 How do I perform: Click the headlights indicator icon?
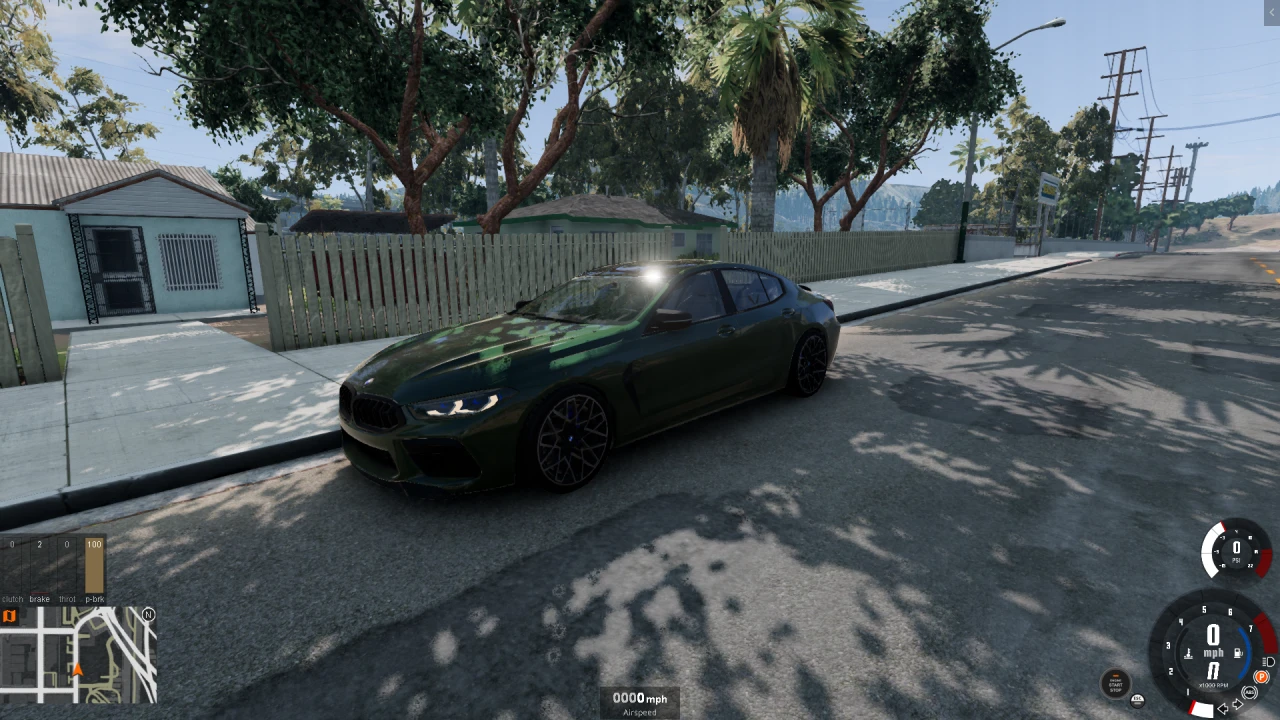tap(1268, 662)
